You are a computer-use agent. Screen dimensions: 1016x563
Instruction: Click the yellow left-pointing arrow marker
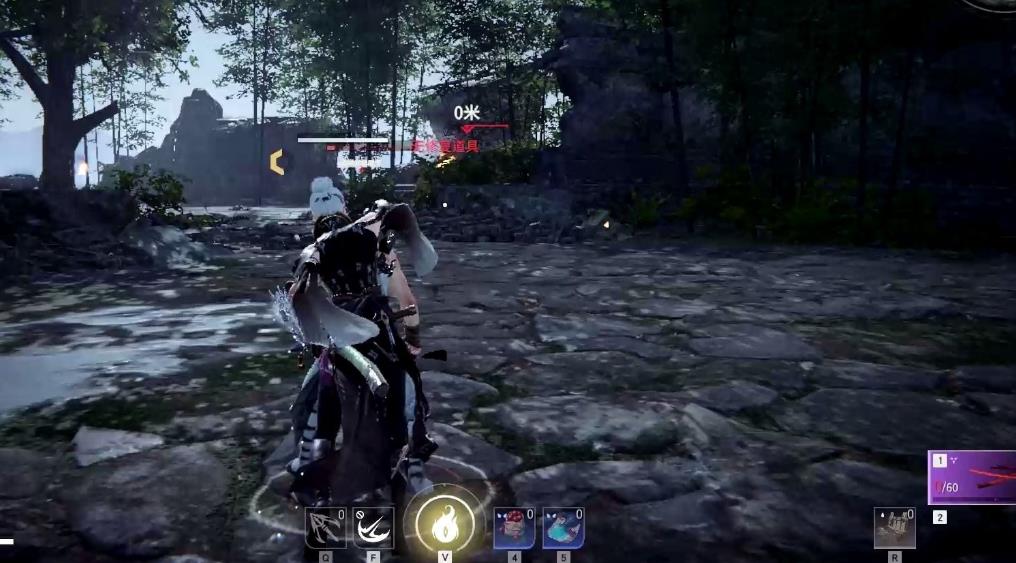(277, 162)
